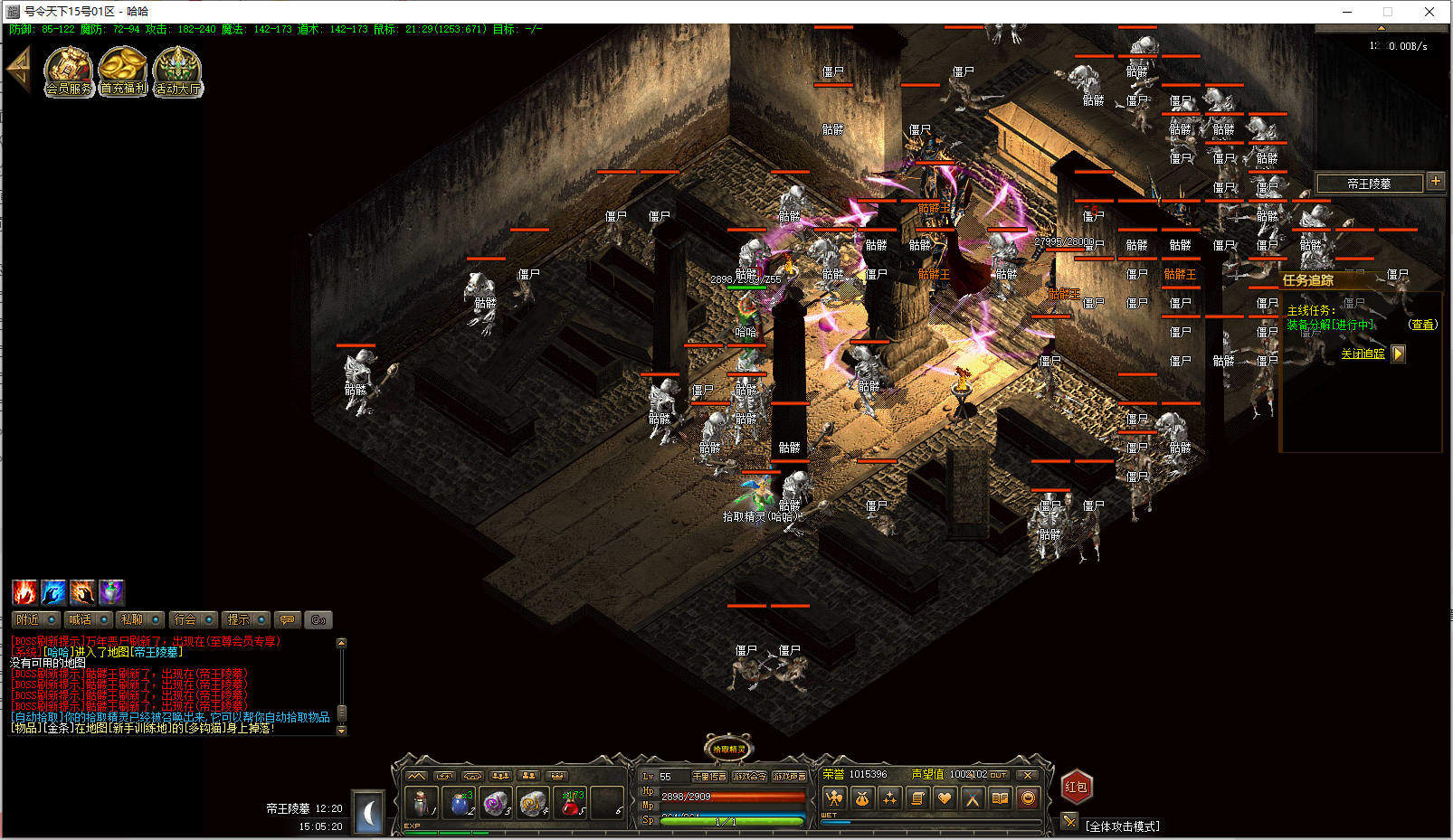
Task: Use the red potion in slot 5
Action: [x=571, y=802]
